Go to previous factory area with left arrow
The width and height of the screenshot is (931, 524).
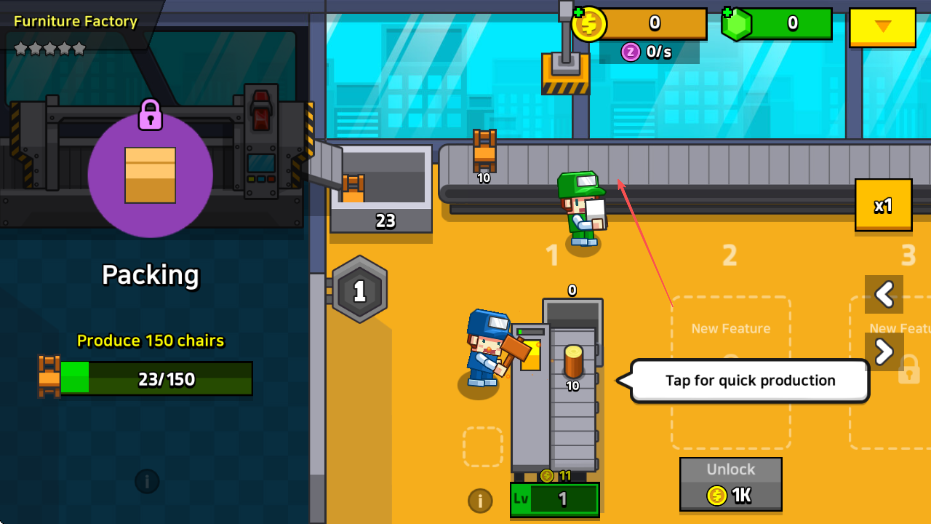pyautogui.click(x=884, y=294)
